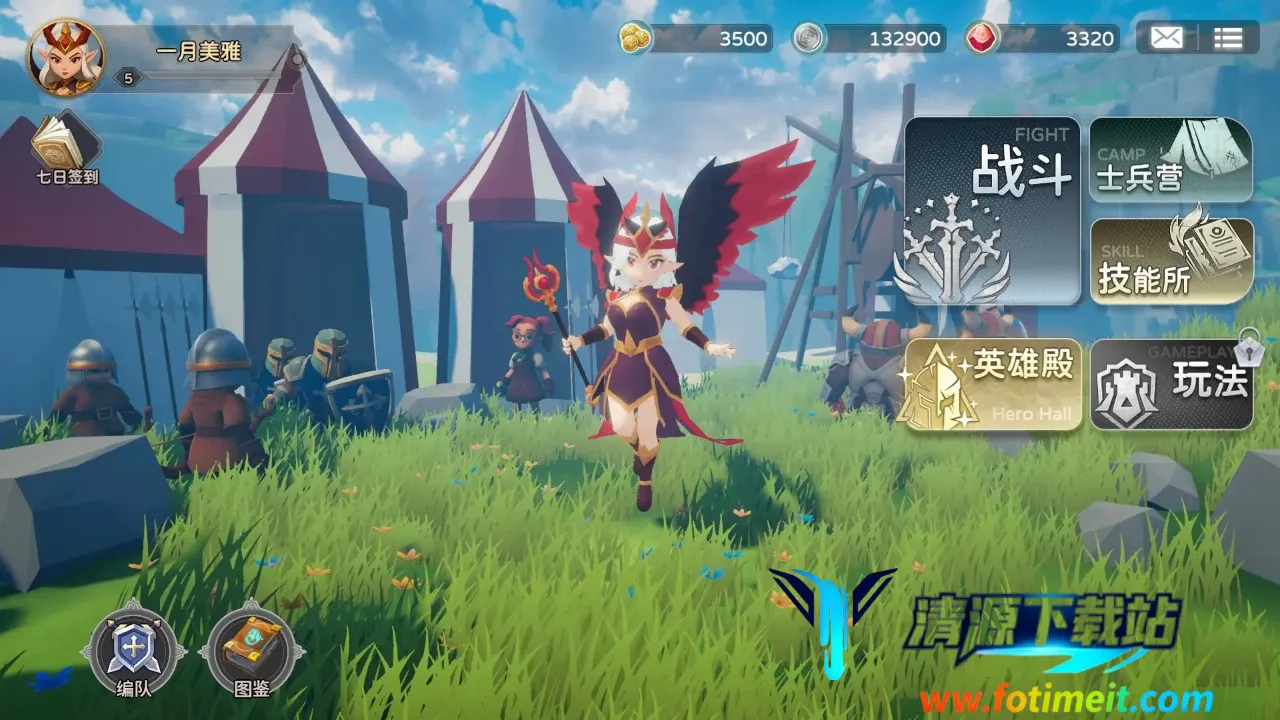1280x720 pixels.
Task: Tap the red gem currency icon
Action: coord(981,39)
